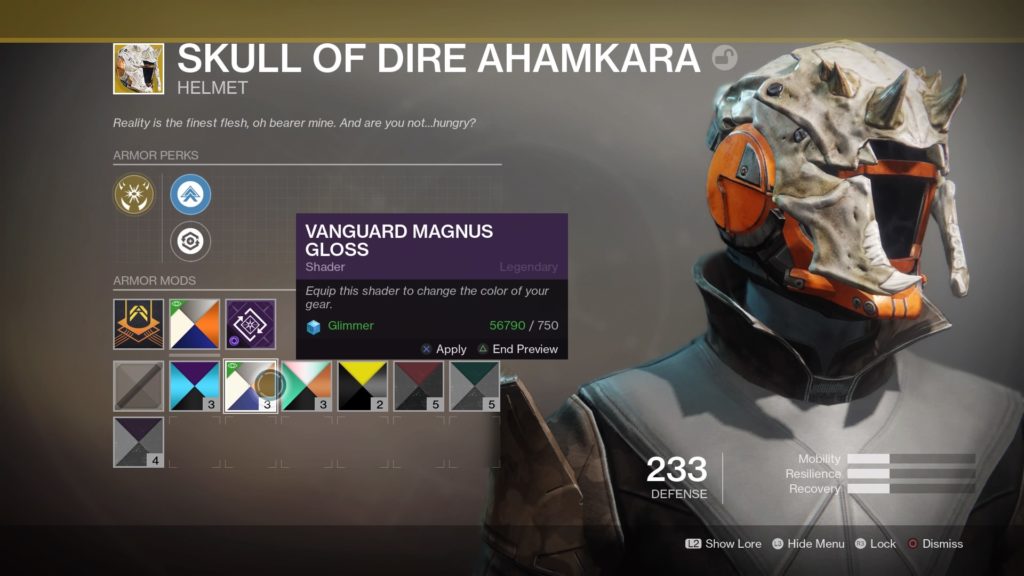Select the dark purple and grey shader
Screen dimensions: 1024x576
click(138, 443)
